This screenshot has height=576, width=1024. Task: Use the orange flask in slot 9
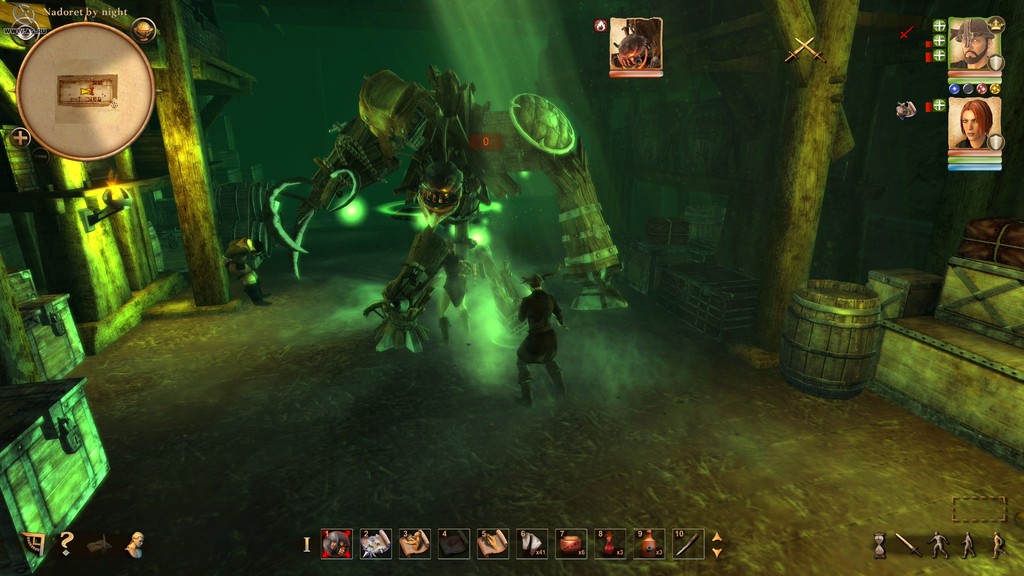click(x=649, y=544)
